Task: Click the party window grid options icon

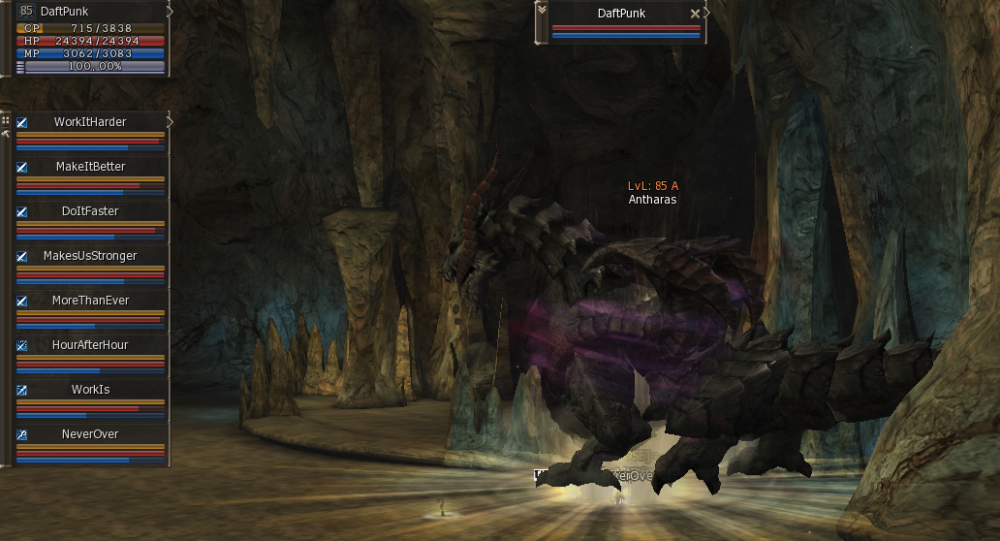Action: tap(6, 119)
